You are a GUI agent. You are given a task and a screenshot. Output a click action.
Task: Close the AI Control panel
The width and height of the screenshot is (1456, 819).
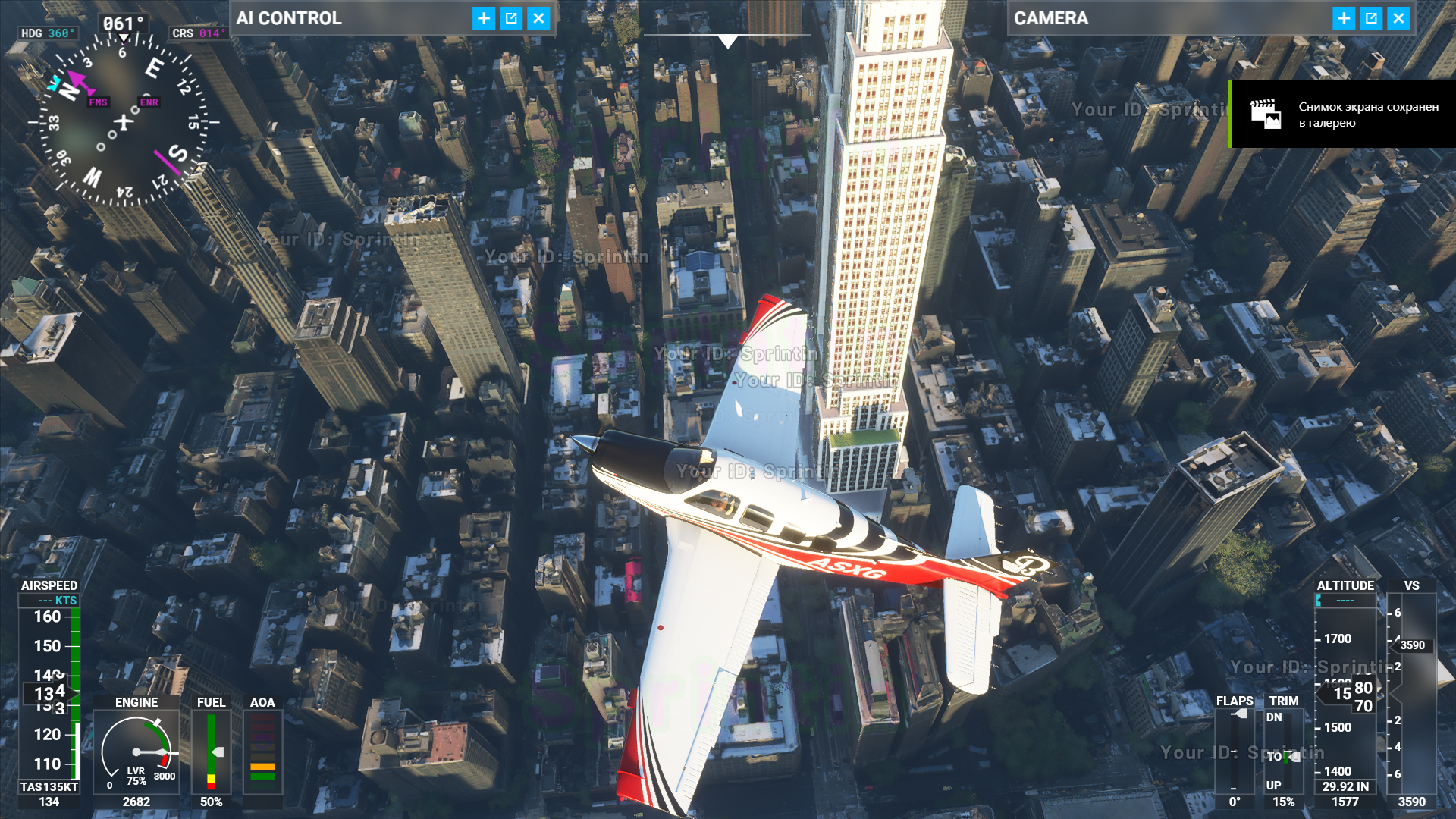[x=538, y=18]
